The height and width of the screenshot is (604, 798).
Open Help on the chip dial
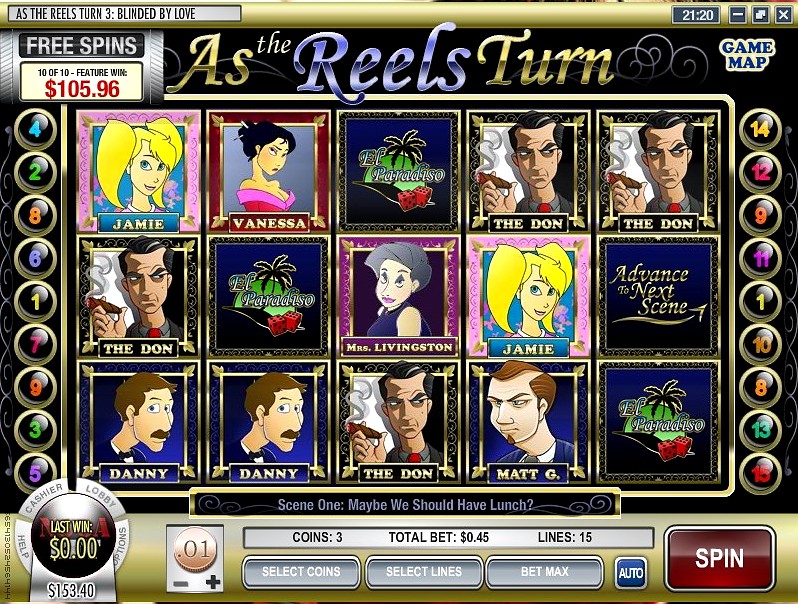coord(23,545)
